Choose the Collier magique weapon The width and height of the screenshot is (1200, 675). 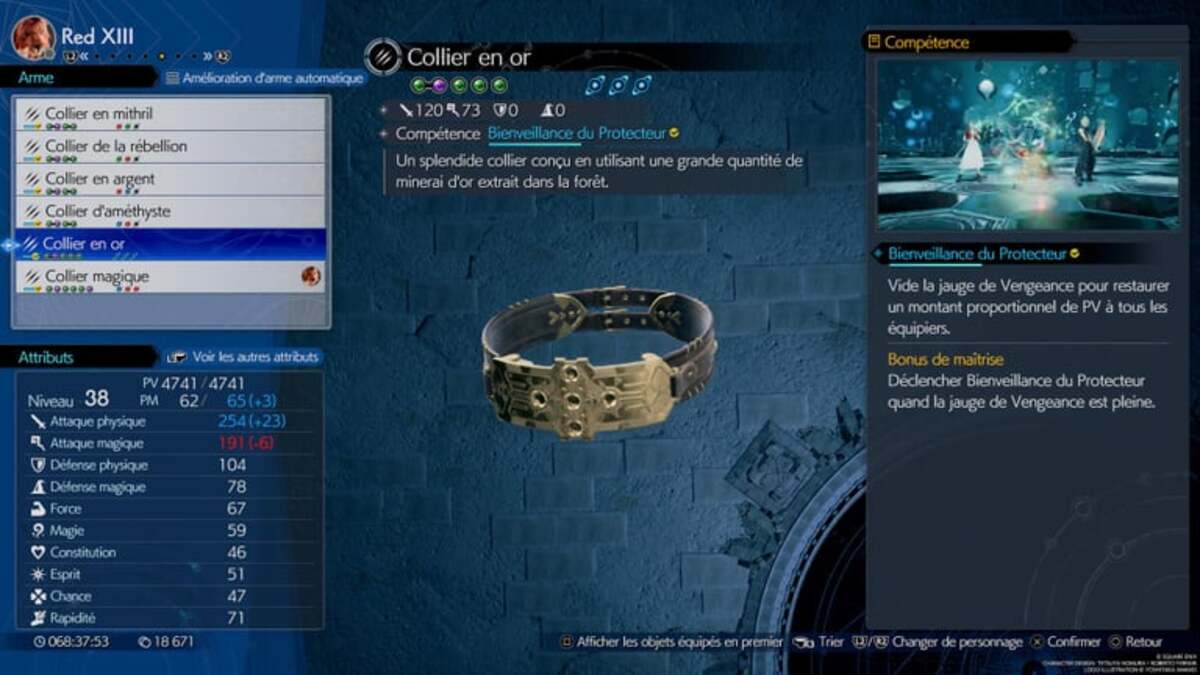click(x=170, y=277)
